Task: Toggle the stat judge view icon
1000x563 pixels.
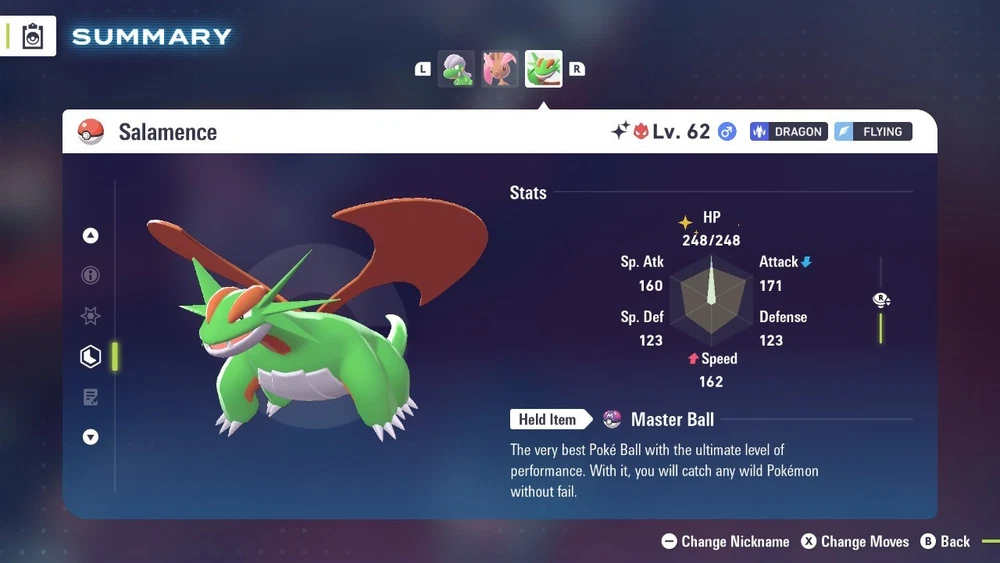Action: point(881,300)
